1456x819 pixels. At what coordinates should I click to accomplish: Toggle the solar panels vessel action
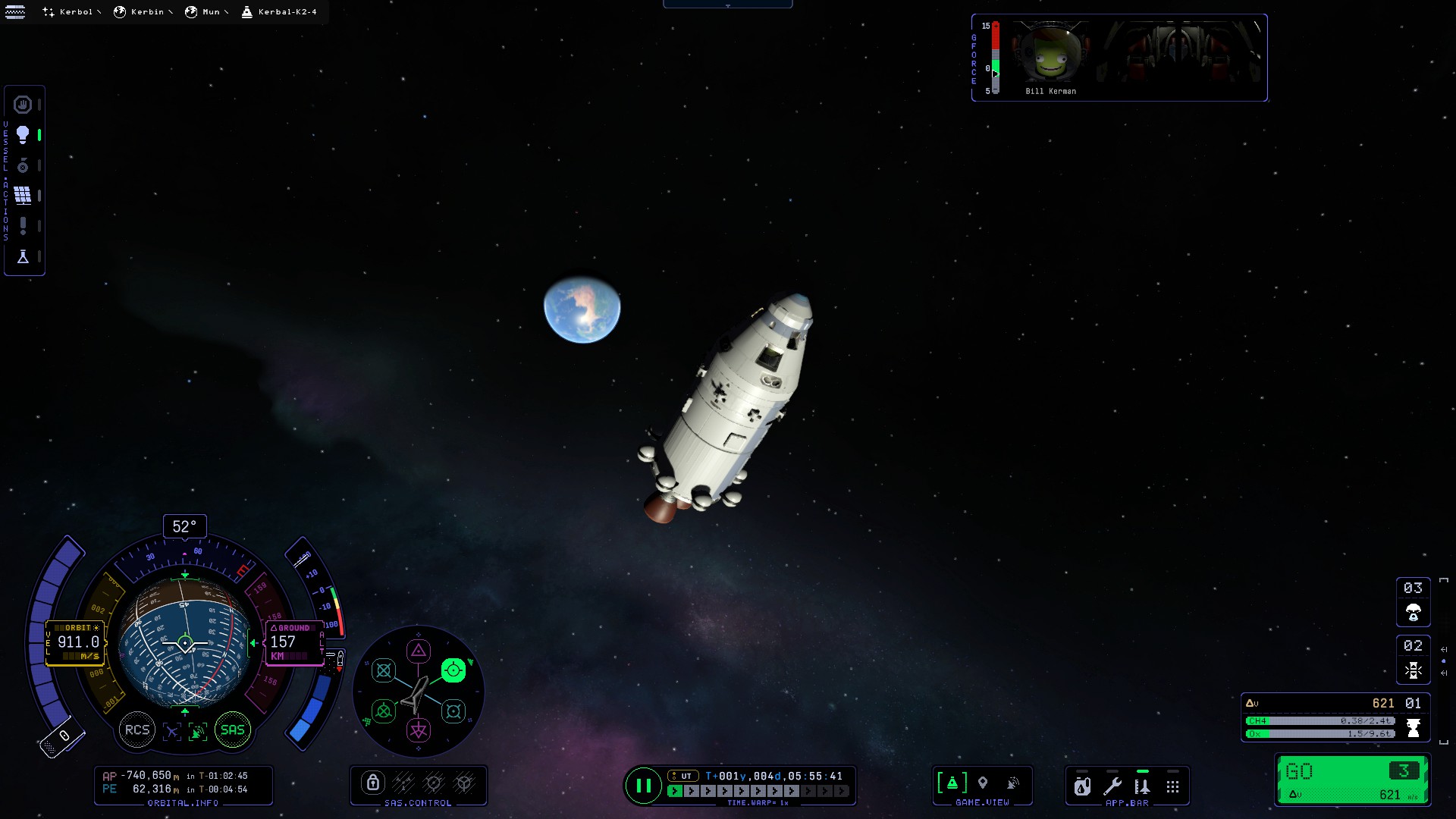23,196
